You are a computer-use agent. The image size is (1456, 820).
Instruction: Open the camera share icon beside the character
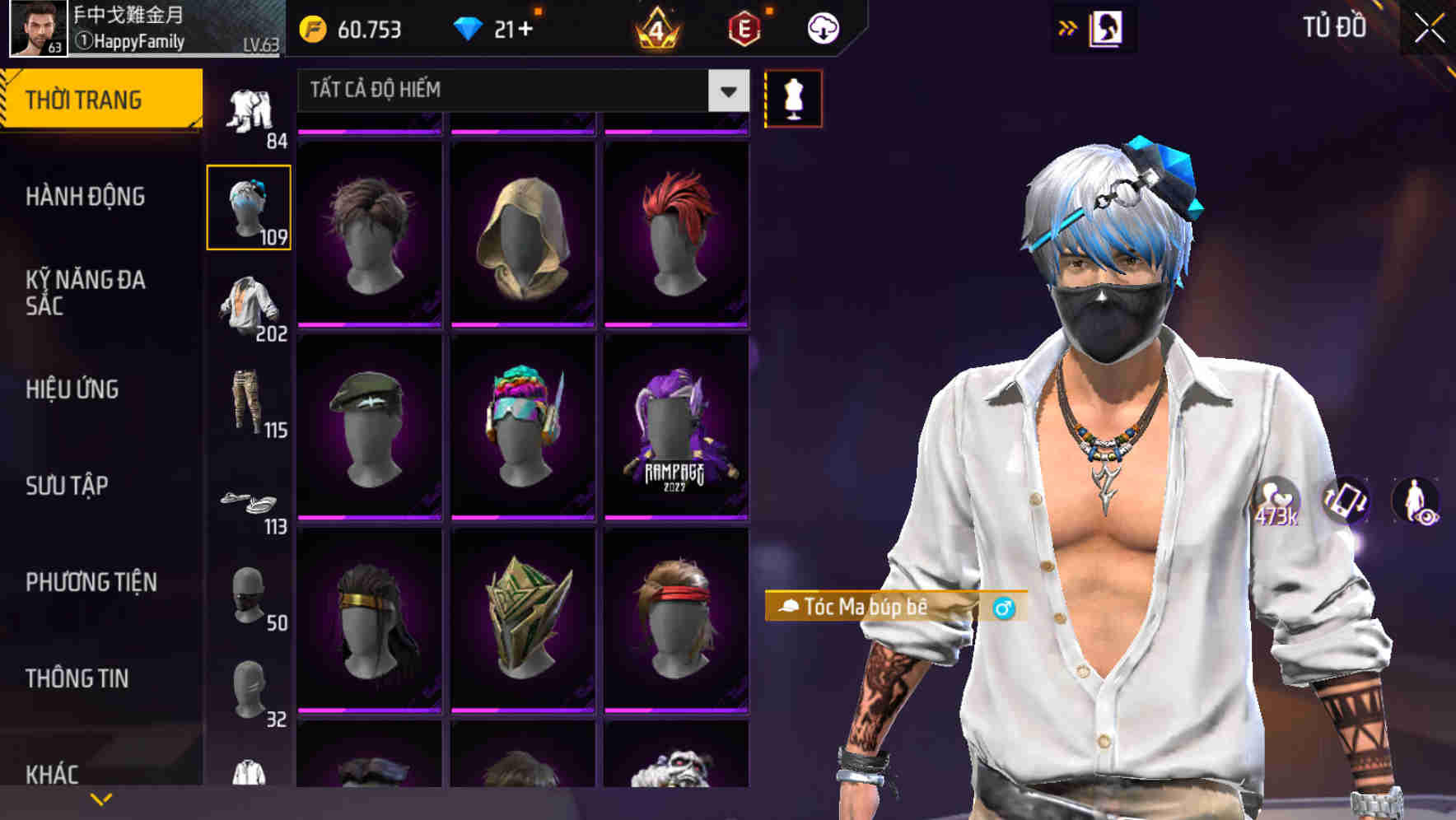[1348, 502]
